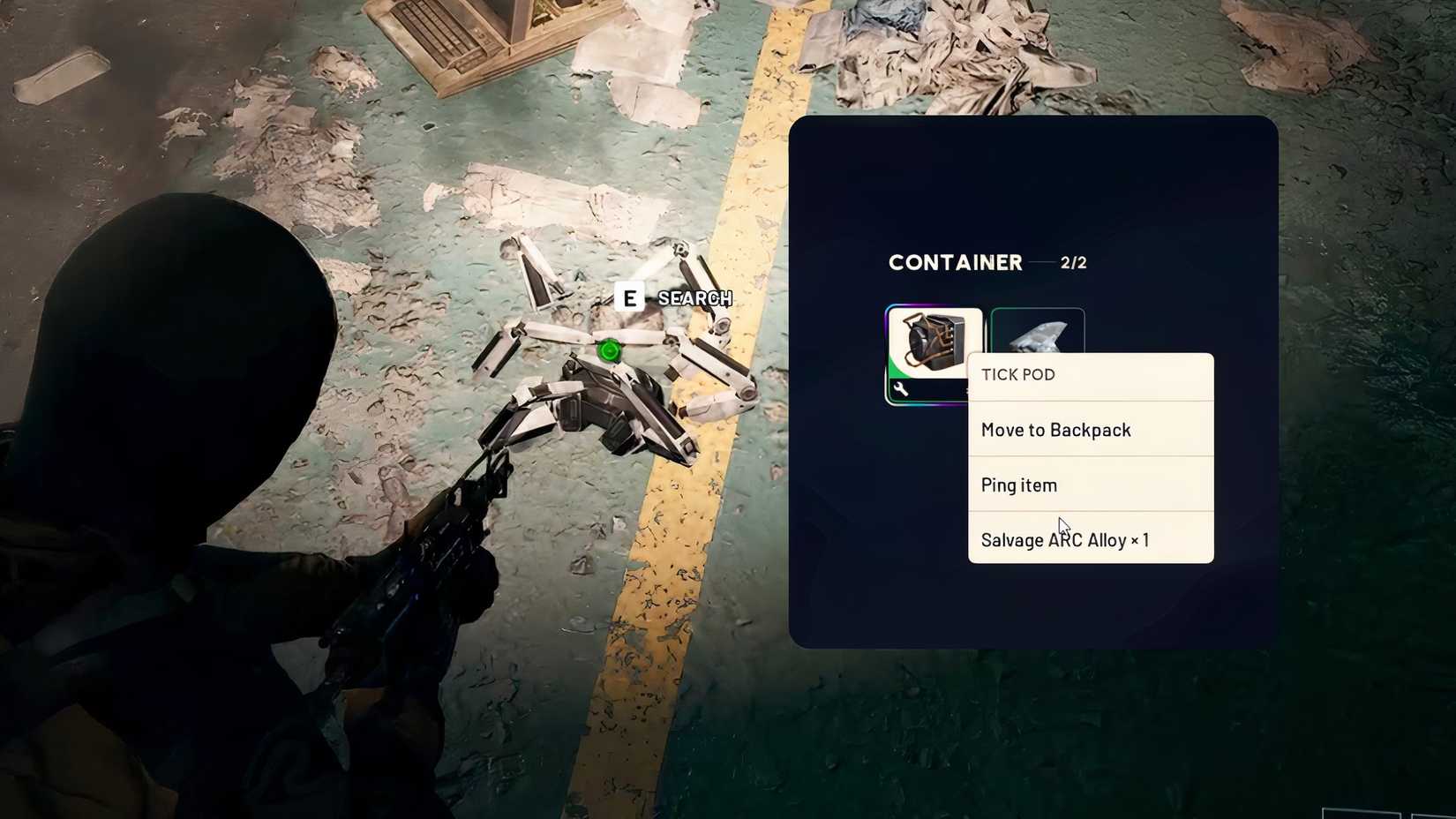Click the TICK POD menu header
This screenshot has width=1456, height=819.
point(1017,374)
